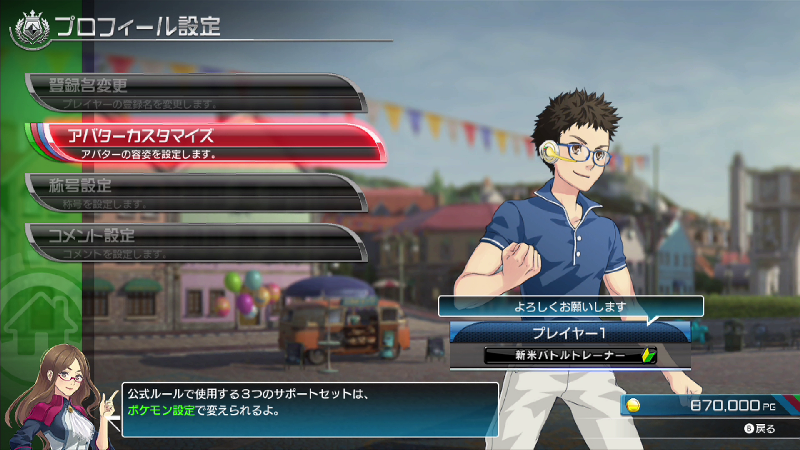Screen dimensions: 800x450
Task: Choose the 称号設定 menu entry
Action: (x=190, y=191)
